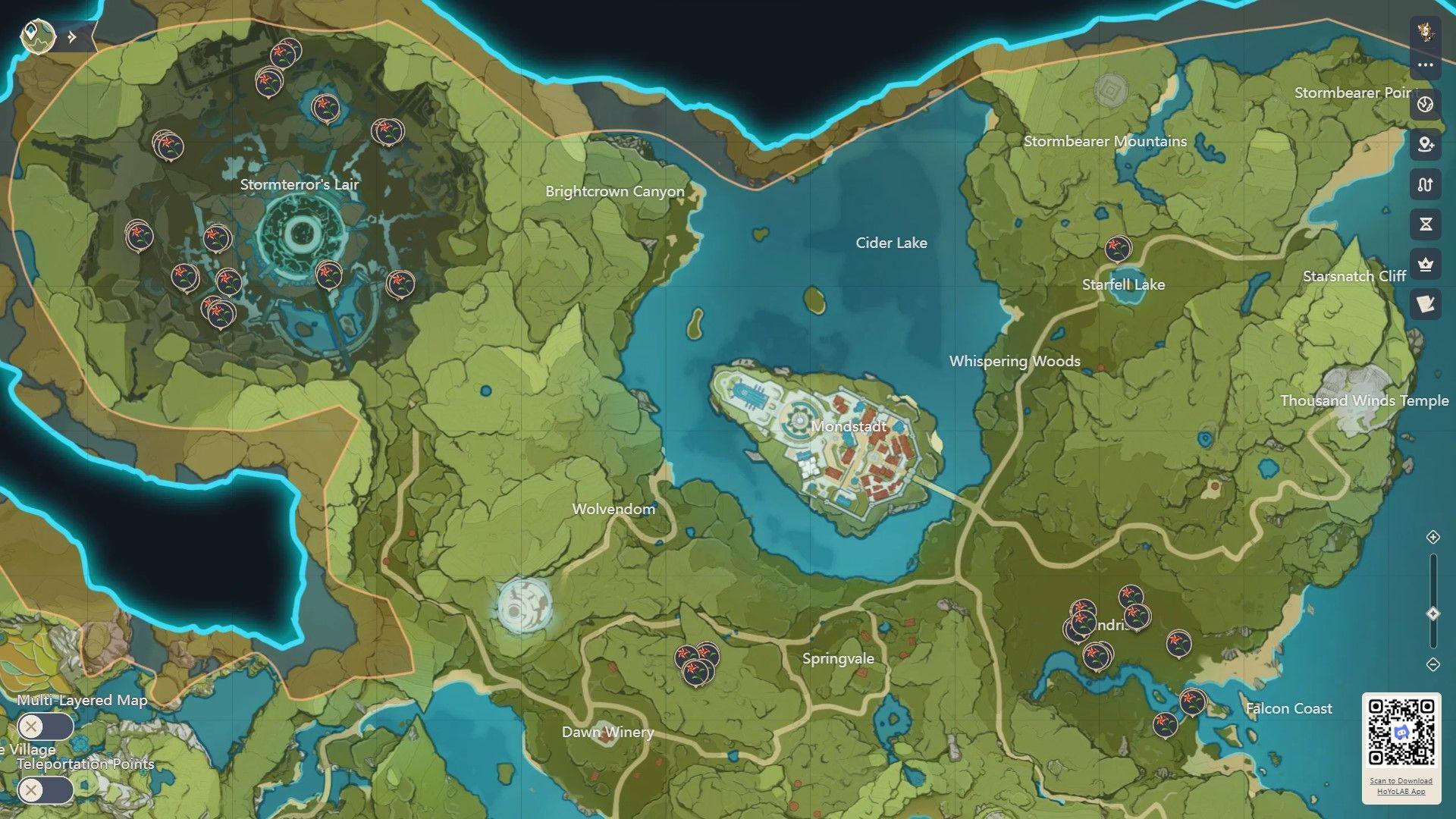Open the route planning tool icon
The image size is (1456, 819).
click(1426, 184)
